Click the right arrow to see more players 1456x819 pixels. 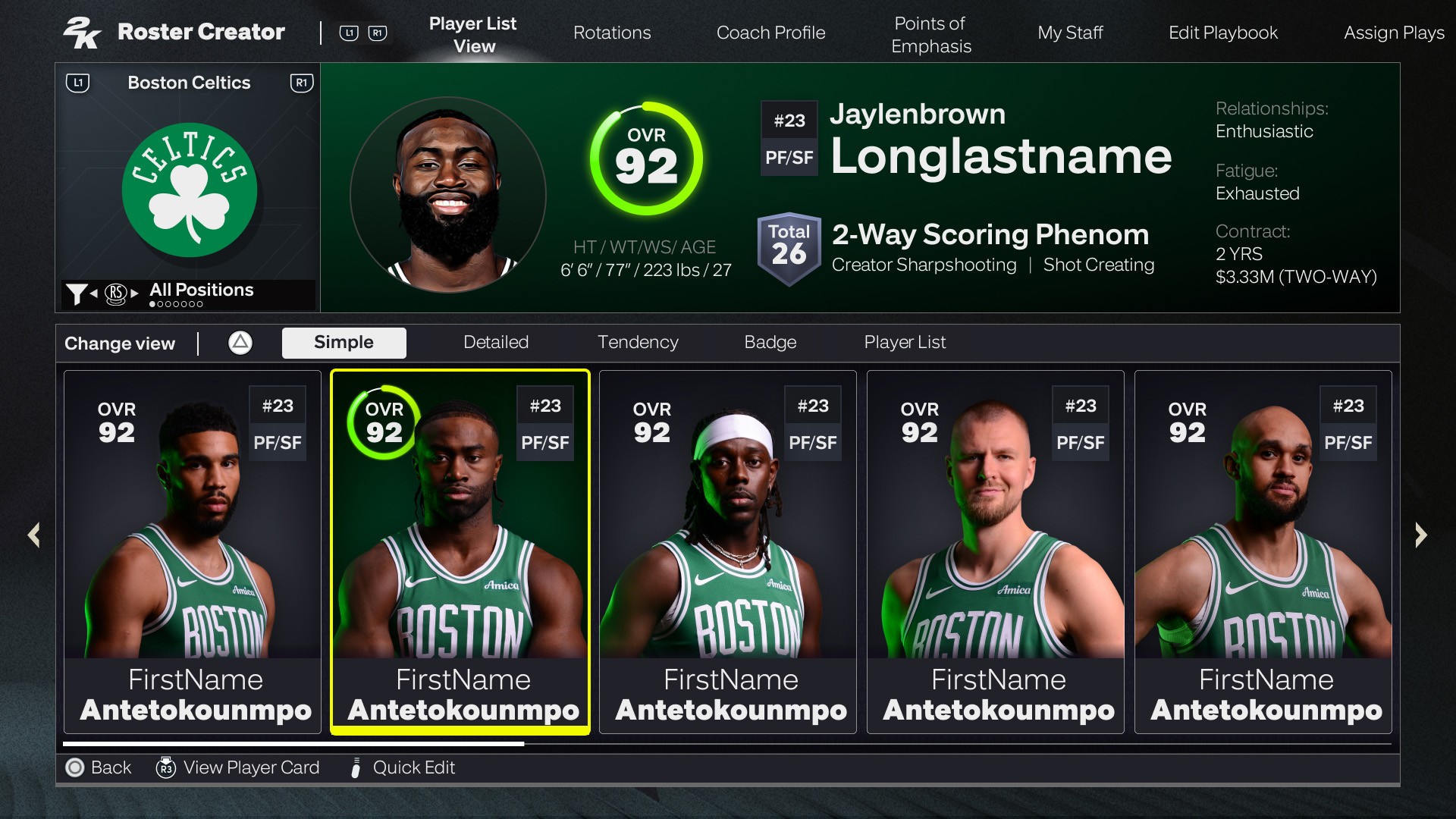pos(1421,535)
